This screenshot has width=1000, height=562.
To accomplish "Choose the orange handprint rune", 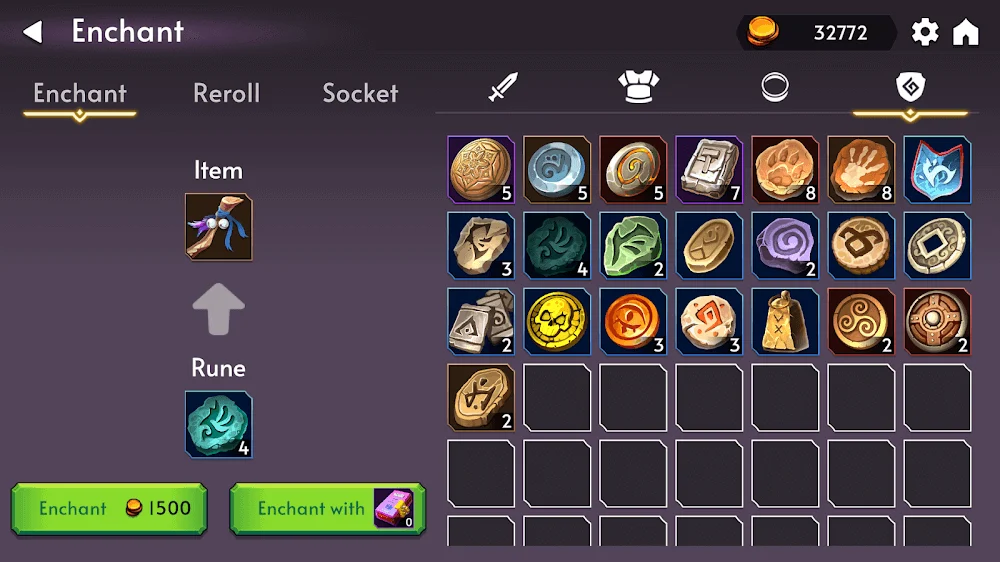I will click(x=861, y=170).
